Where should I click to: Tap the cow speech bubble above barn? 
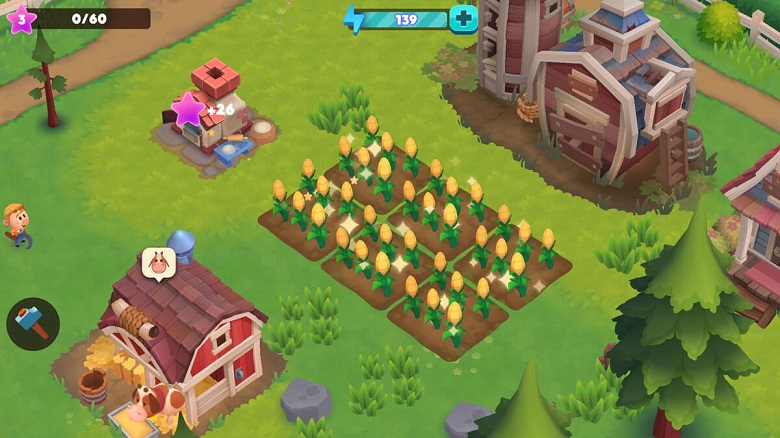tap(158, 263)
